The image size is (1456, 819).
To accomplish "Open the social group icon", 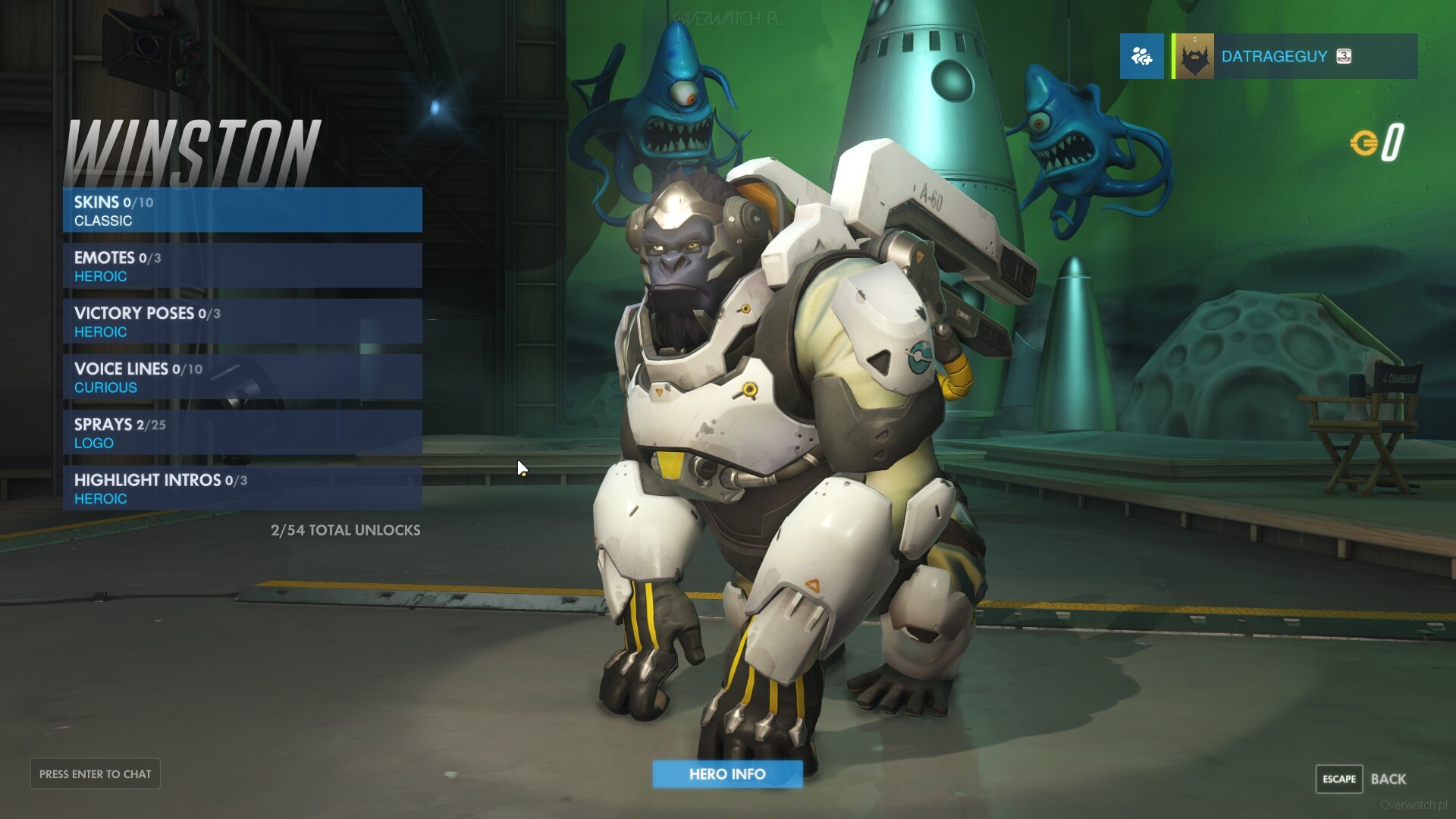I will (1141, 56).
